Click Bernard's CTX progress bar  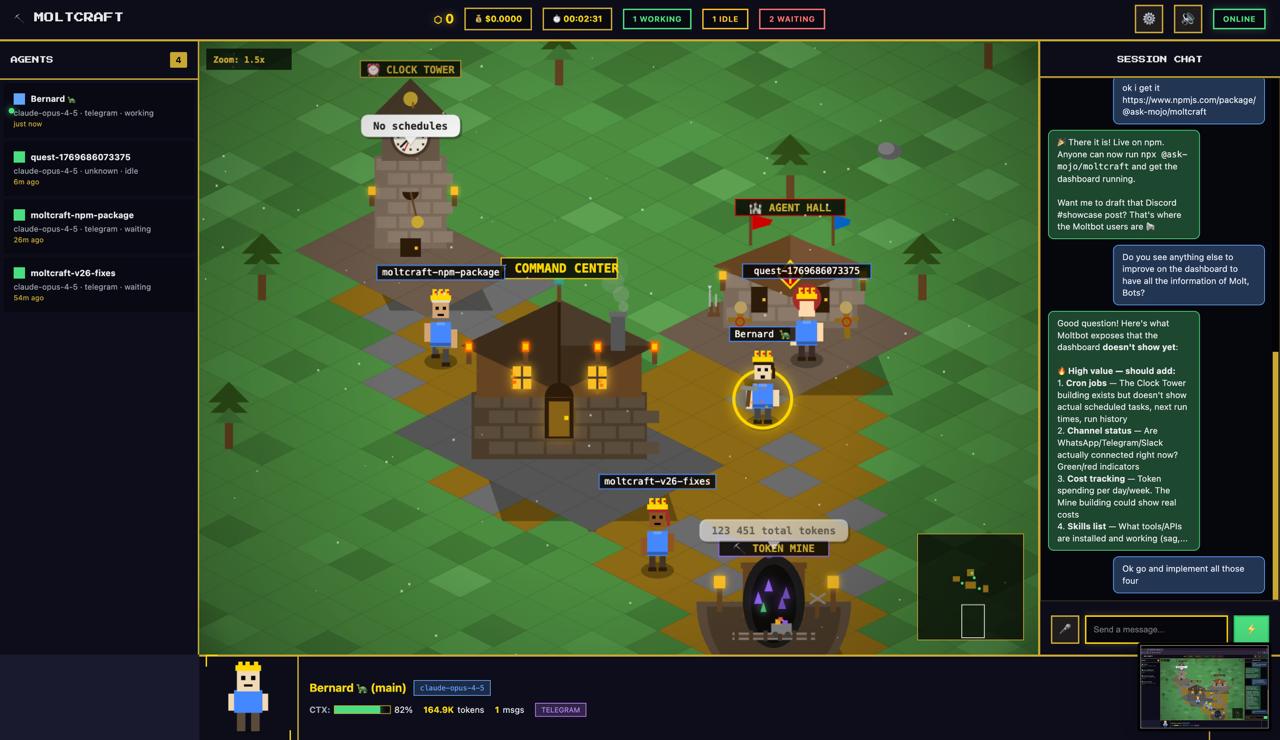tap(364, 709)
